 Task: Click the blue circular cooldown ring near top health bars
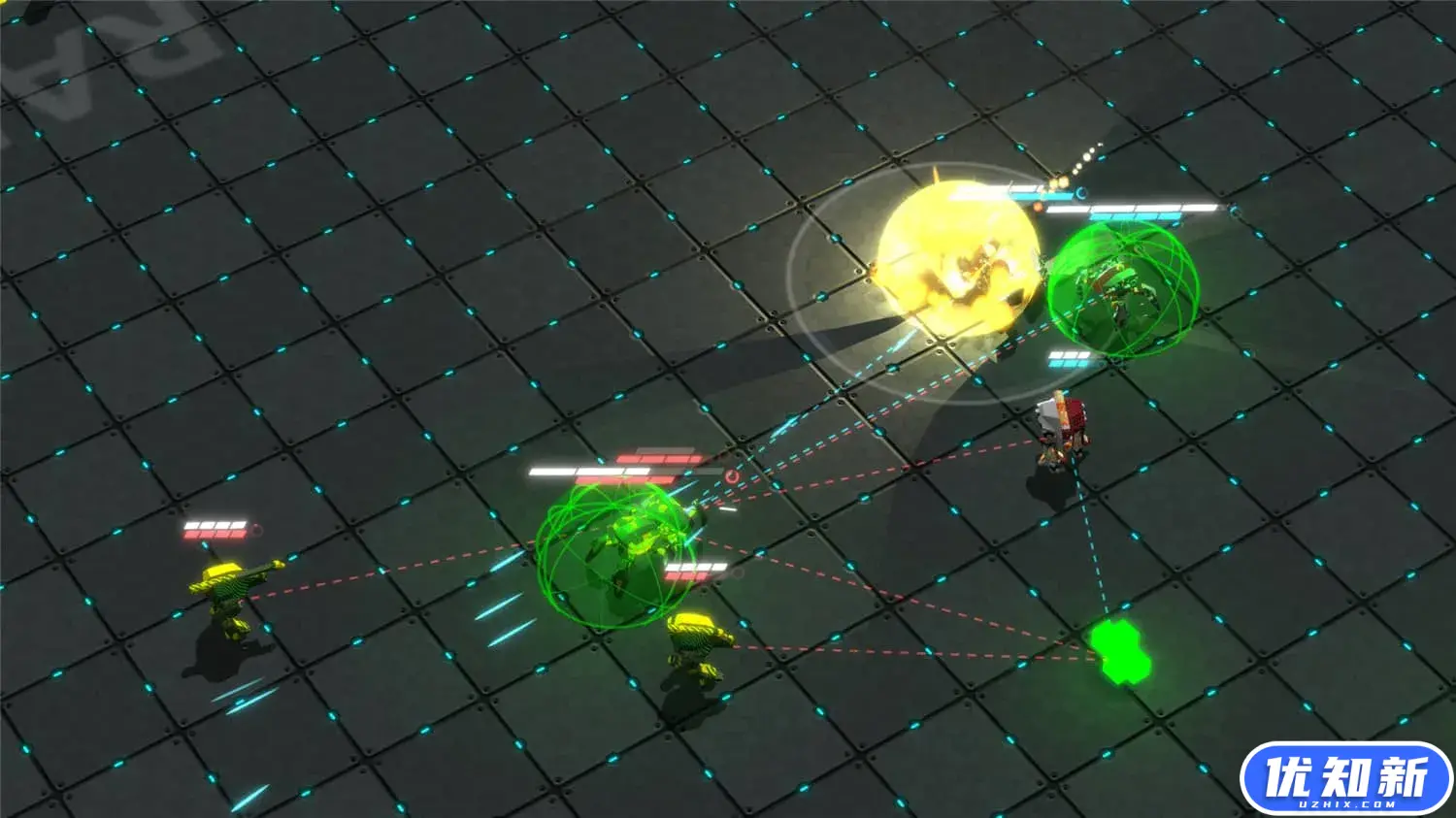pos(1080,193)
